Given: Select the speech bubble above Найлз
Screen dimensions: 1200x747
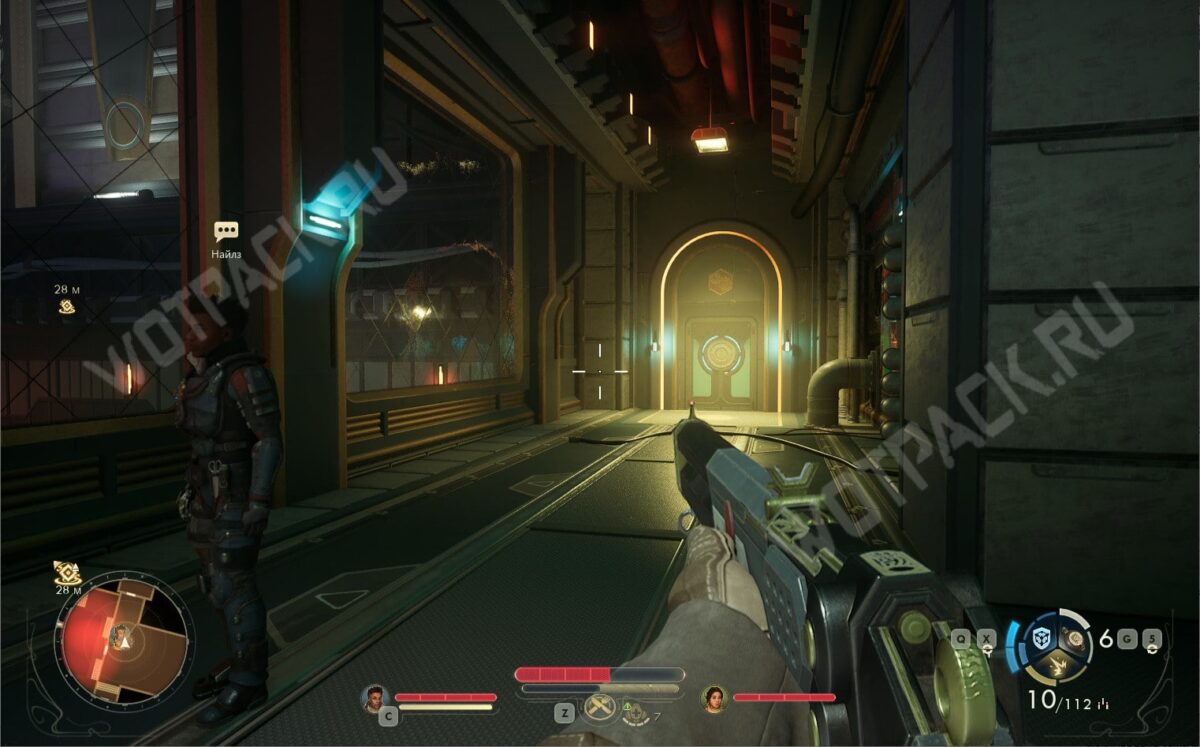Looking at the screenshot, I should click(226, 232).
